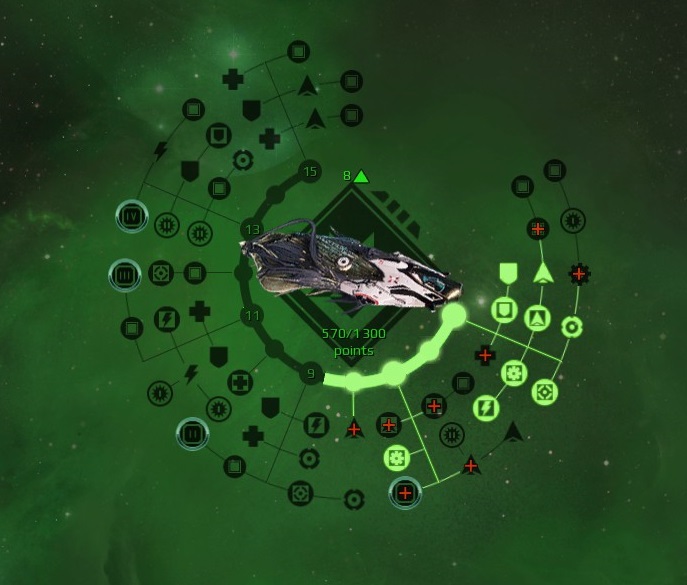The height and width of the screenshot is (585, 687).
Task: Select the level 15 node
Action: click(310, 172)
